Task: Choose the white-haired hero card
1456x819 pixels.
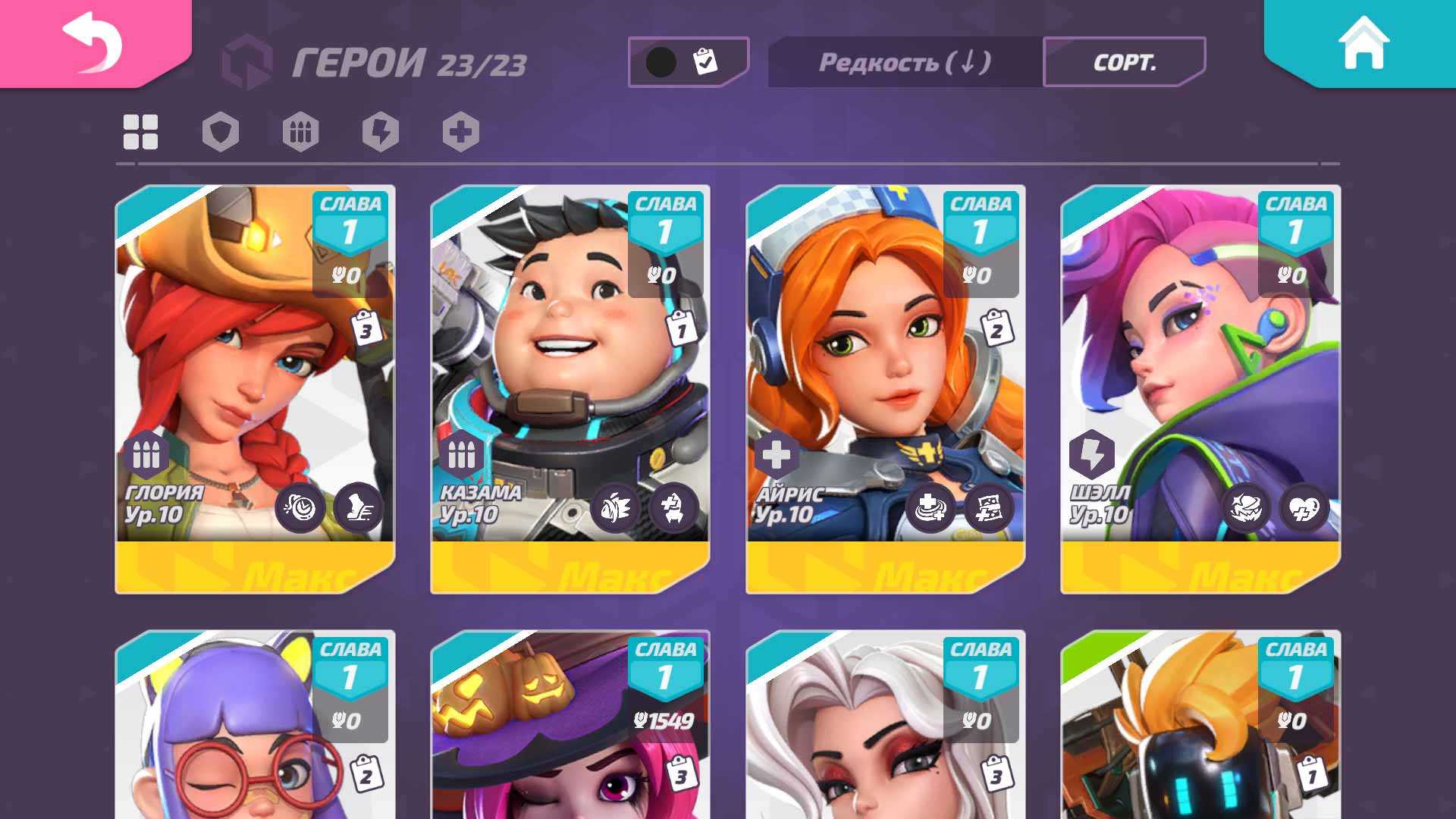Action: point(886,728)
